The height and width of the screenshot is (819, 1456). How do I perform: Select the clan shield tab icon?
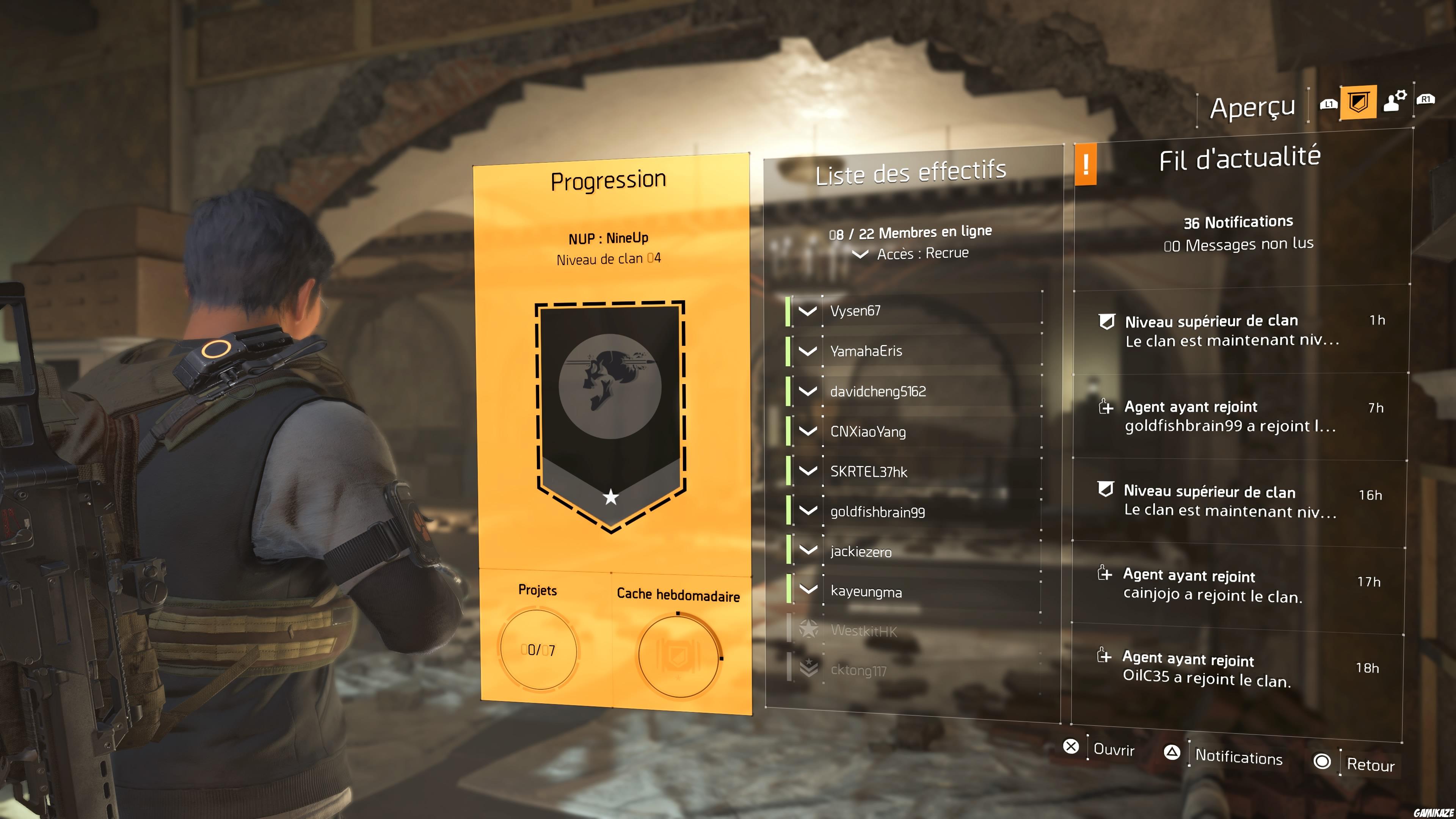[x=1359, y=103]
